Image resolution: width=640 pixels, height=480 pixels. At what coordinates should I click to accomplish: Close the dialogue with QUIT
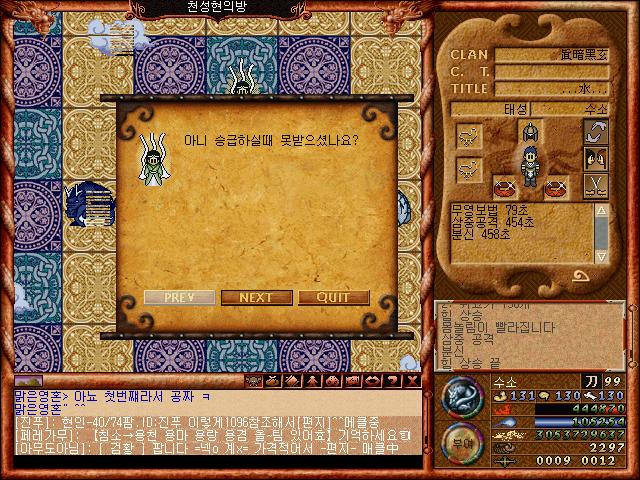(x=333, y=298)
